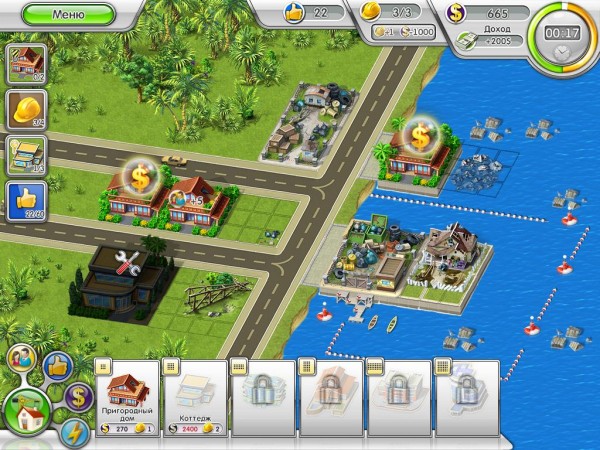This screenshot has height=450, width=600.
Task: Select the thumbs-up goal showing 22/60
Action: coord(24,200)
